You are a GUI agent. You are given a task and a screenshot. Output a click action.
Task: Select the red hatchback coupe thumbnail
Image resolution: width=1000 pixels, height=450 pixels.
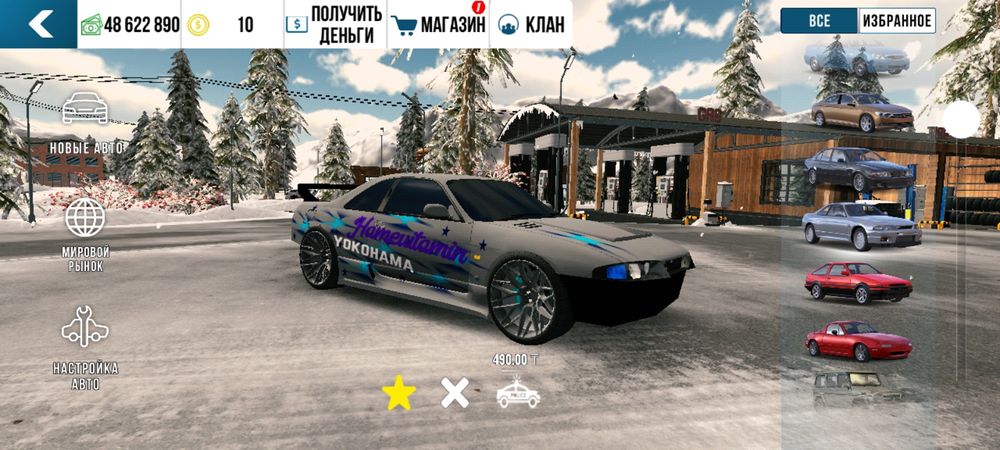[x=858, y=282]
